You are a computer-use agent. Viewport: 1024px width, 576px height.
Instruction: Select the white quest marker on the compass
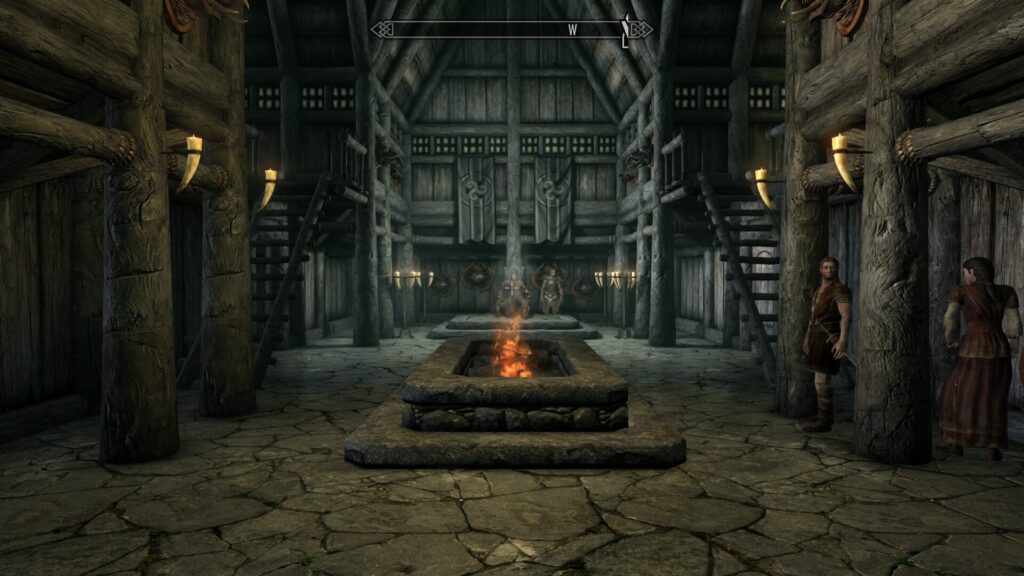point(626,31)
